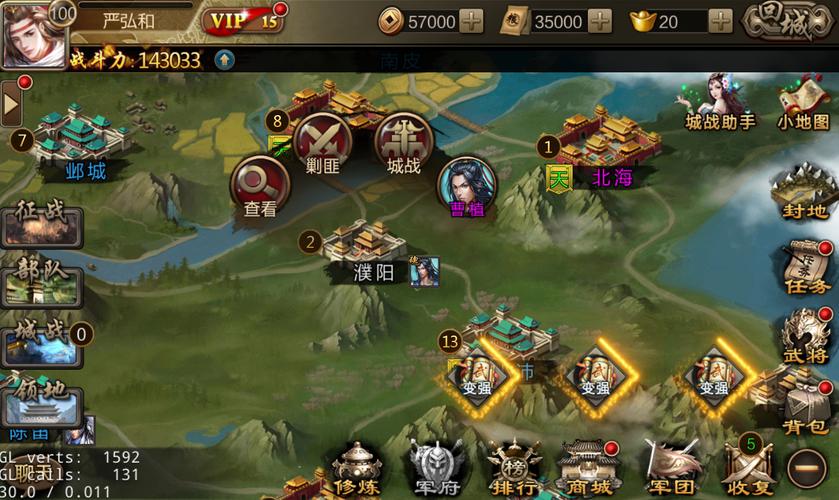Open the 修炼 training menu
The width and height of the screenshot is (839, 500).
[357, 468]
